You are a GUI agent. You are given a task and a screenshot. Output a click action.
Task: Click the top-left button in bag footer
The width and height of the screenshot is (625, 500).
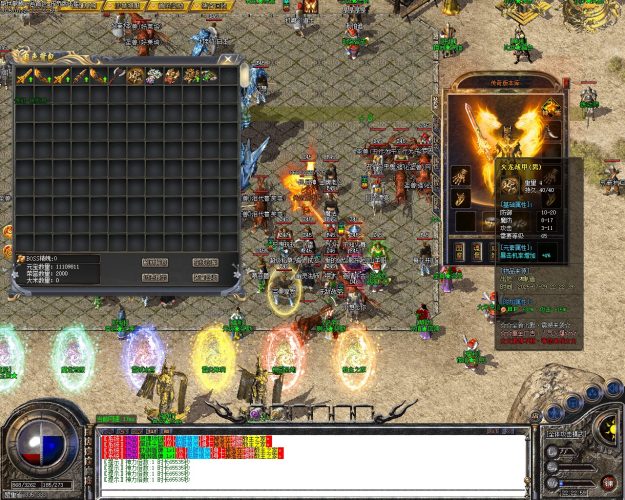(154, 262)
